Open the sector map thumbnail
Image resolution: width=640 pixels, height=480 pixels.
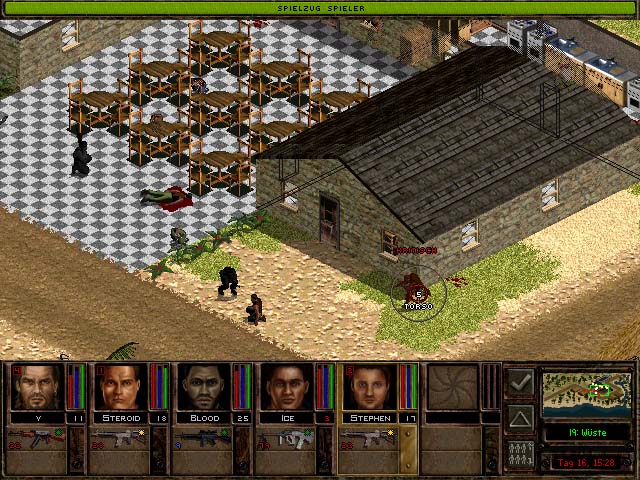[588, 393]
